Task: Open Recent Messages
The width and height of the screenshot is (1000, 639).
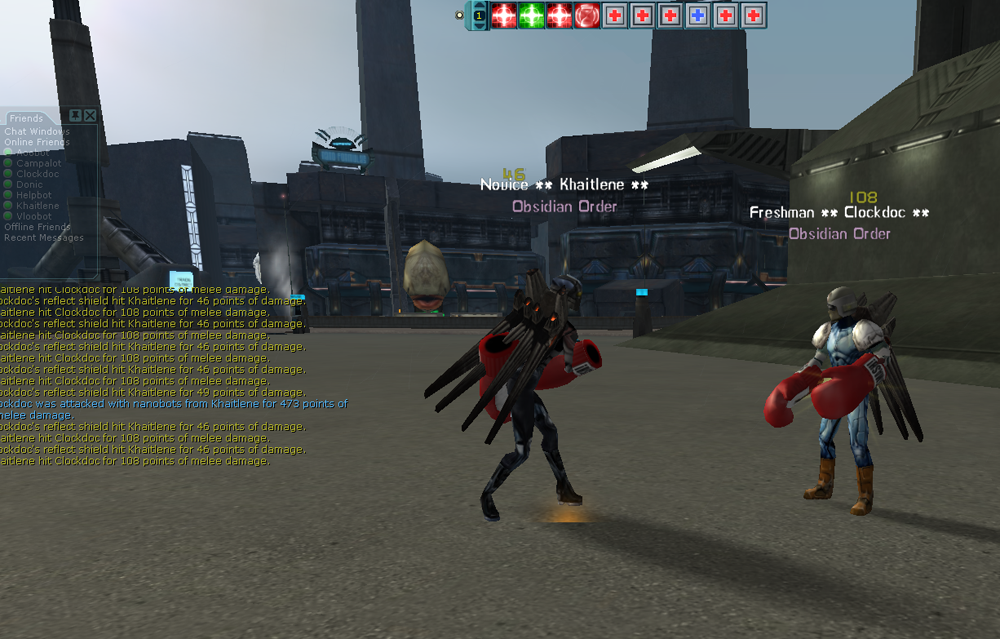Action: pyautogui.click(x=44, y=238)
